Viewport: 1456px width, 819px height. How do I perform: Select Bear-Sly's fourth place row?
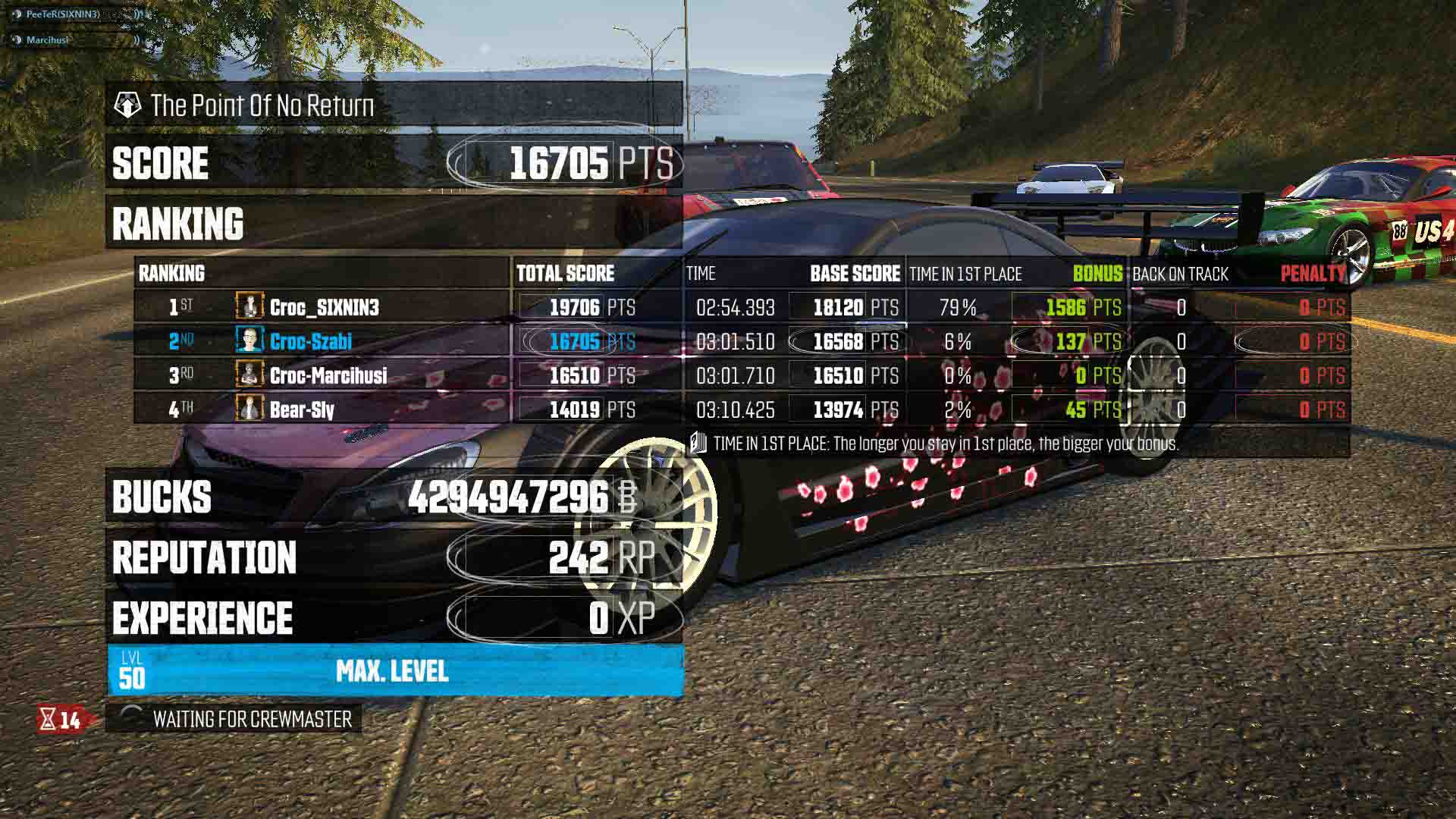302,409
